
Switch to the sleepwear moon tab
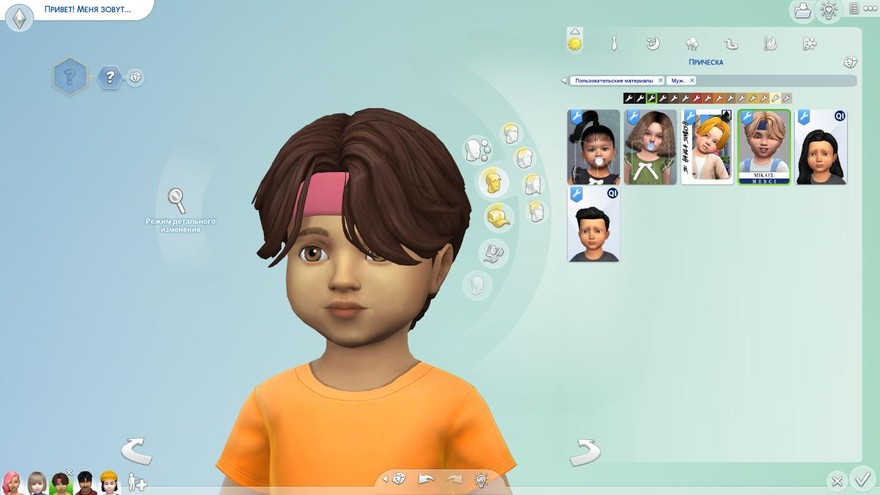tap(652, 43)
